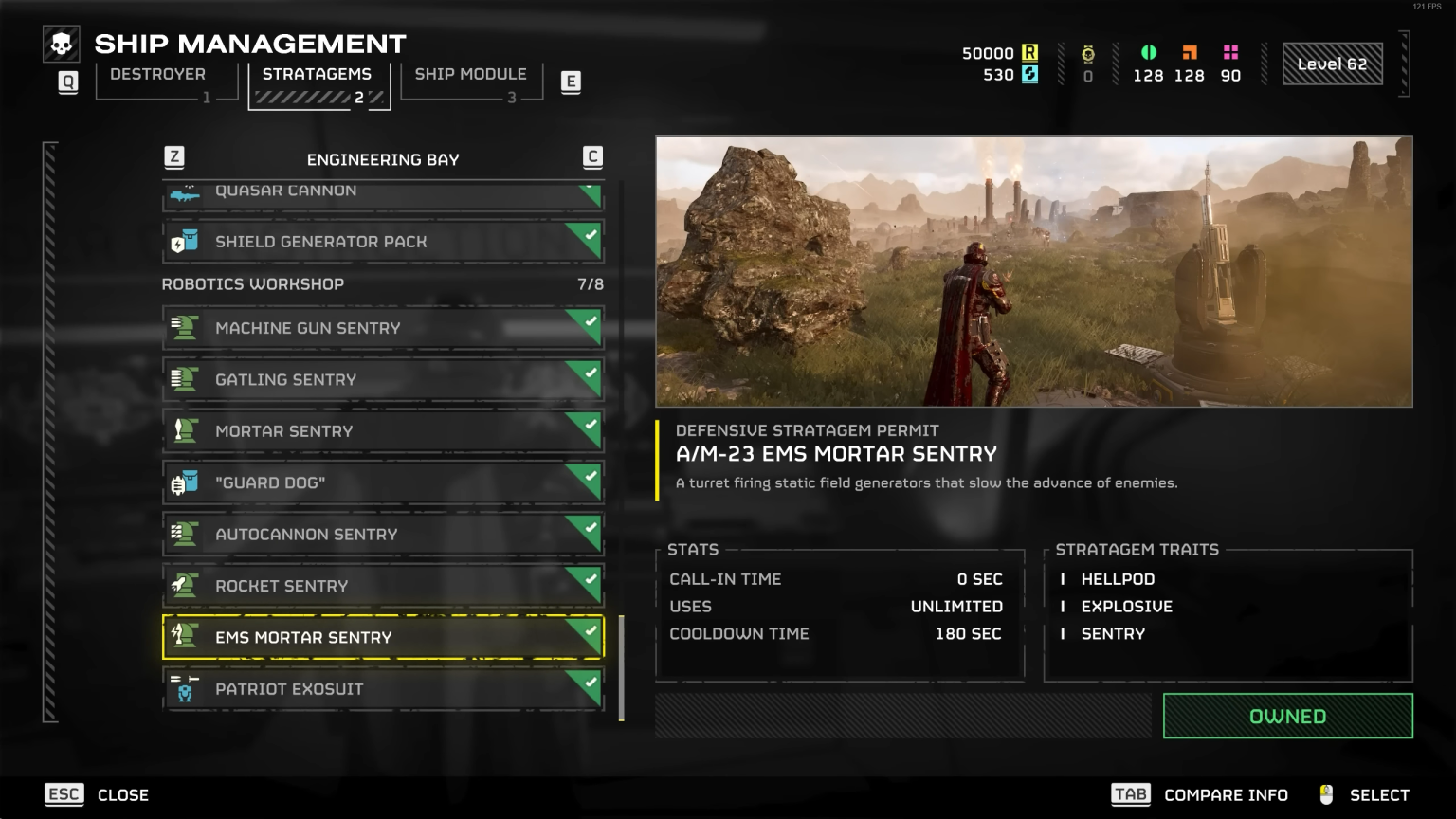The height and width of the screenshot is (819, 1456).
Task: Select the Rocket Sentry stratagem
Action: [382, 586]
